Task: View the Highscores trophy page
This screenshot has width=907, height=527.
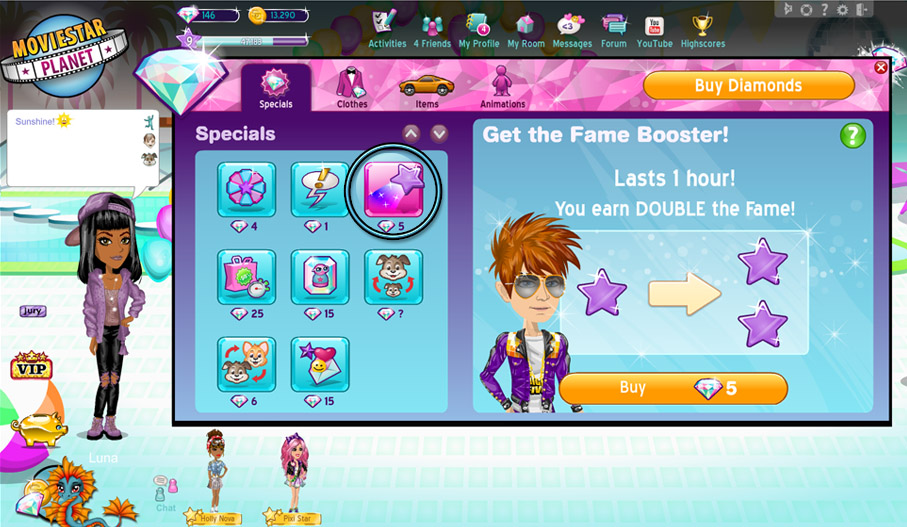Action: click(x=703, y=30)
